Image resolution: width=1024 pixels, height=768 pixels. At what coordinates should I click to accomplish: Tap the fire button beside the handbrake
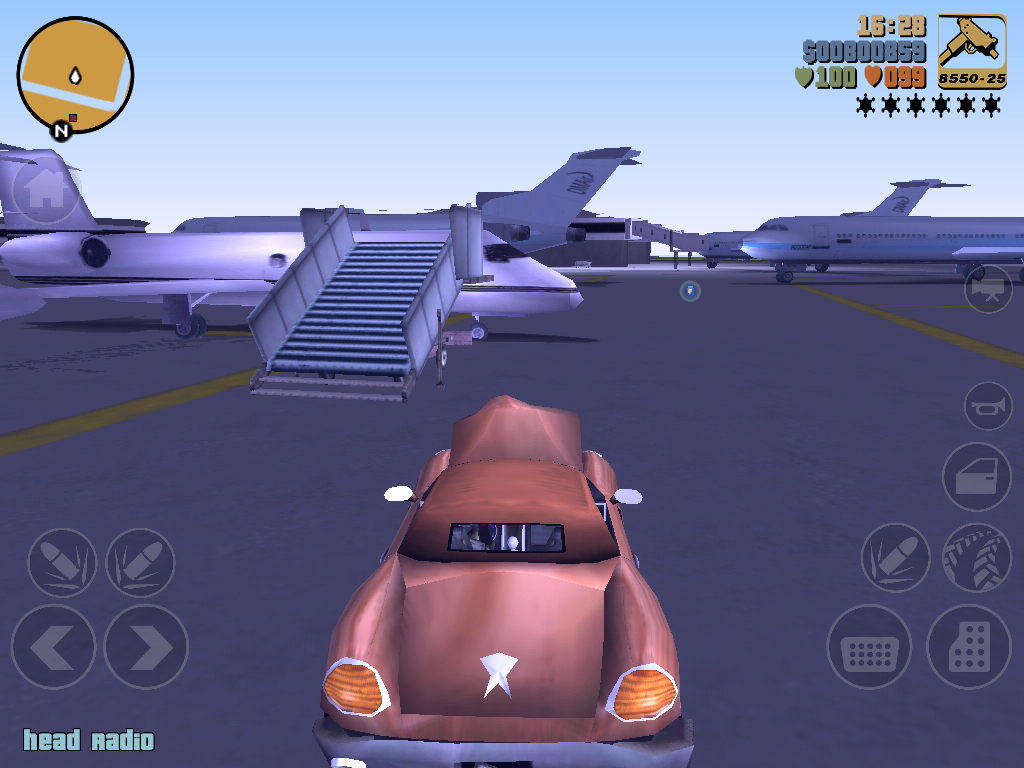click(896, 557)
